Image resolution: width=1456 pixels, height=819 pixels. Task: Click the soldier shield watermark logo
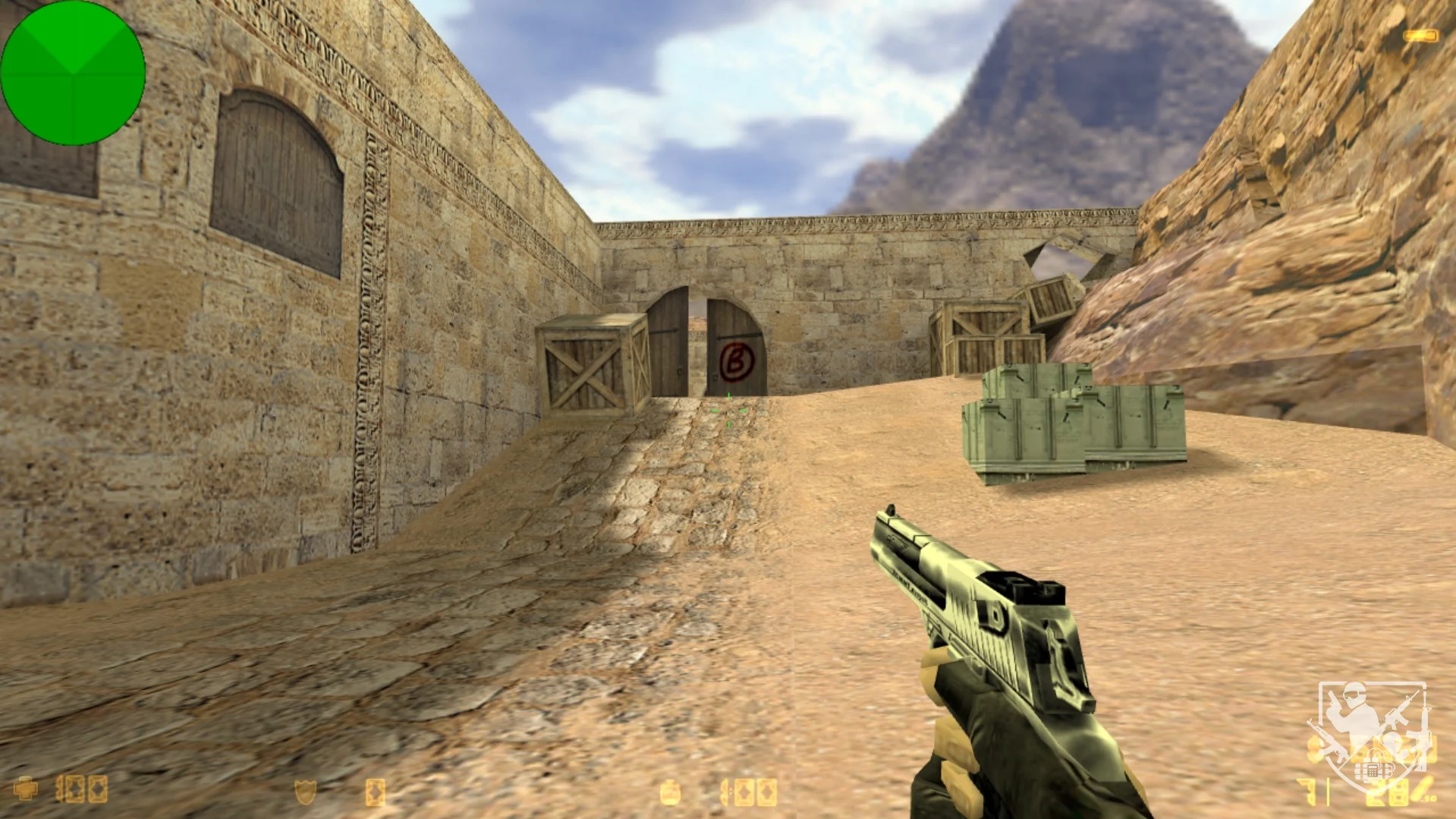pos(1371,732)
